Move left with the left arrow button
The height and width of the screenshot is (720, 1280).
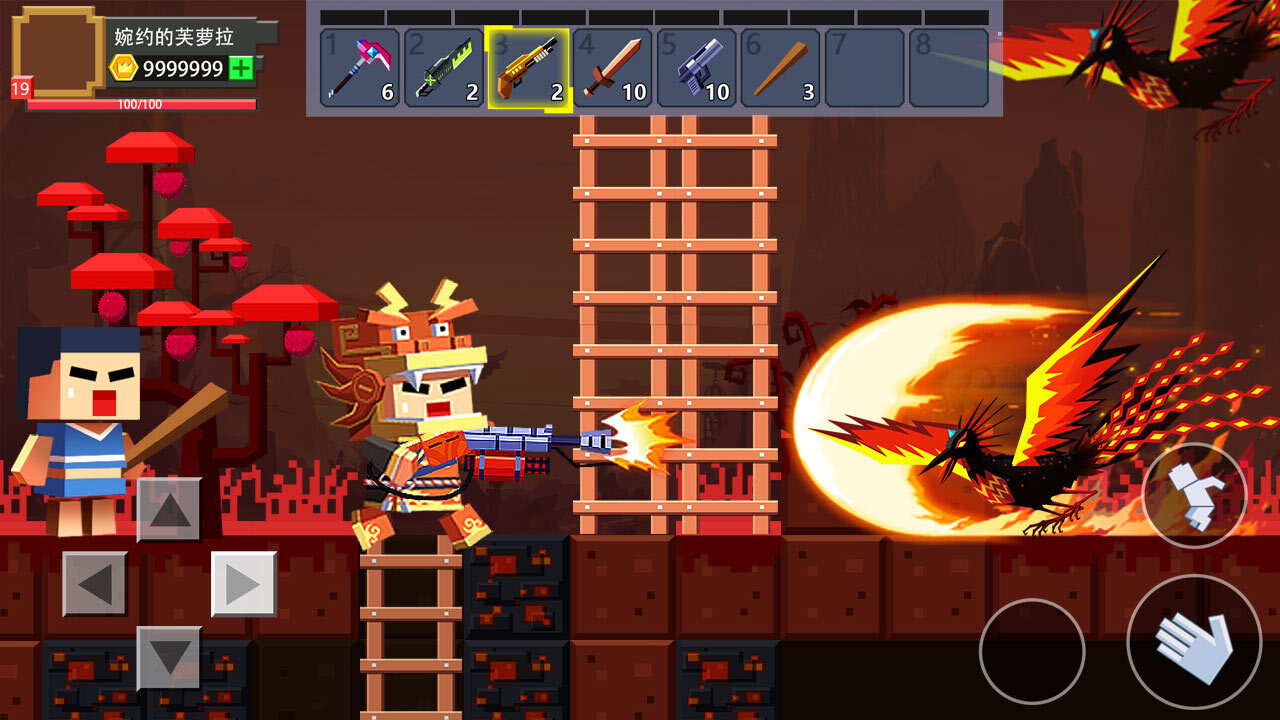point(95,584)
